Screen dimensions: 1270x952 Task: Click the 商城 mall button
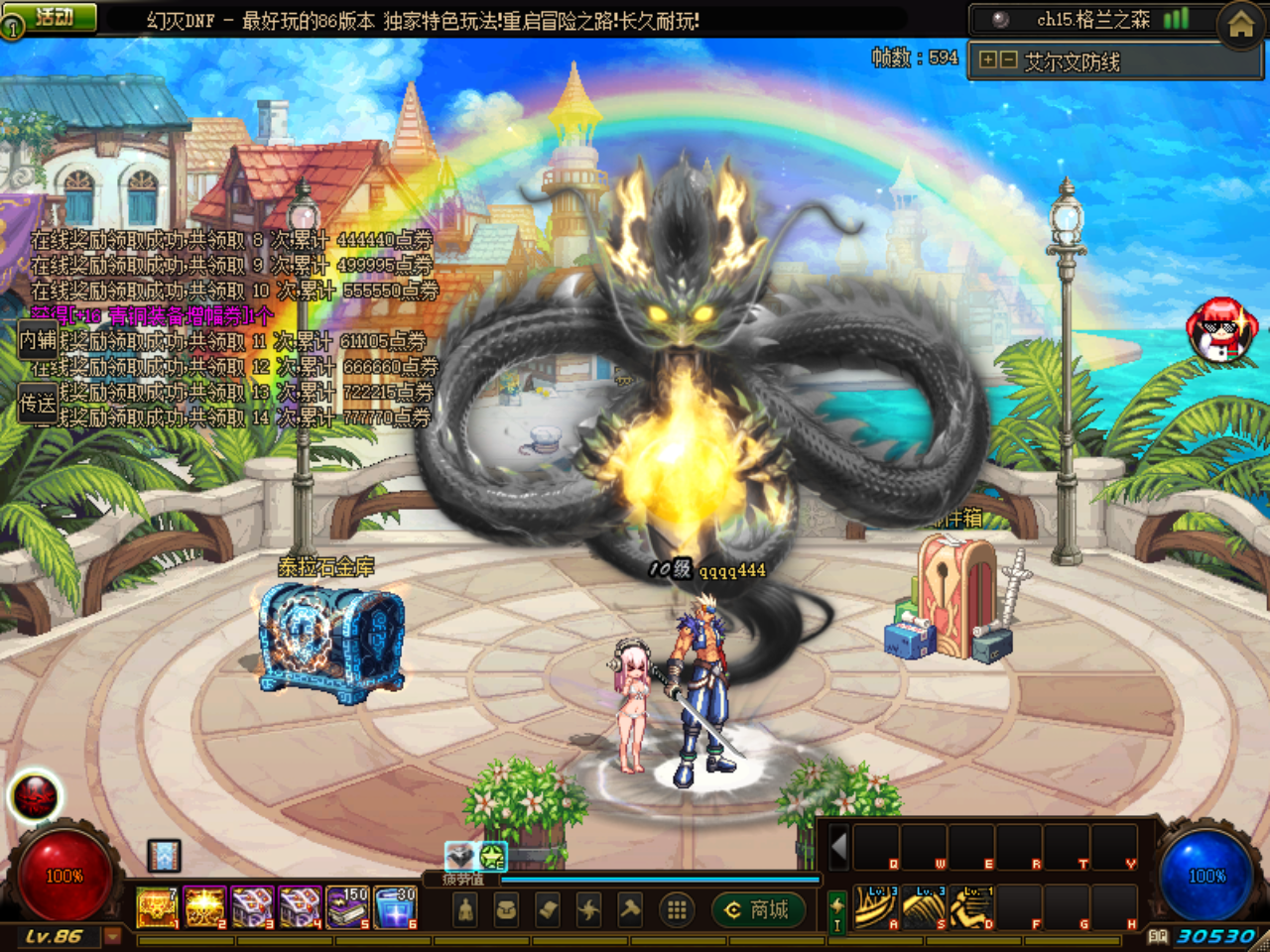tap(756, 910)
